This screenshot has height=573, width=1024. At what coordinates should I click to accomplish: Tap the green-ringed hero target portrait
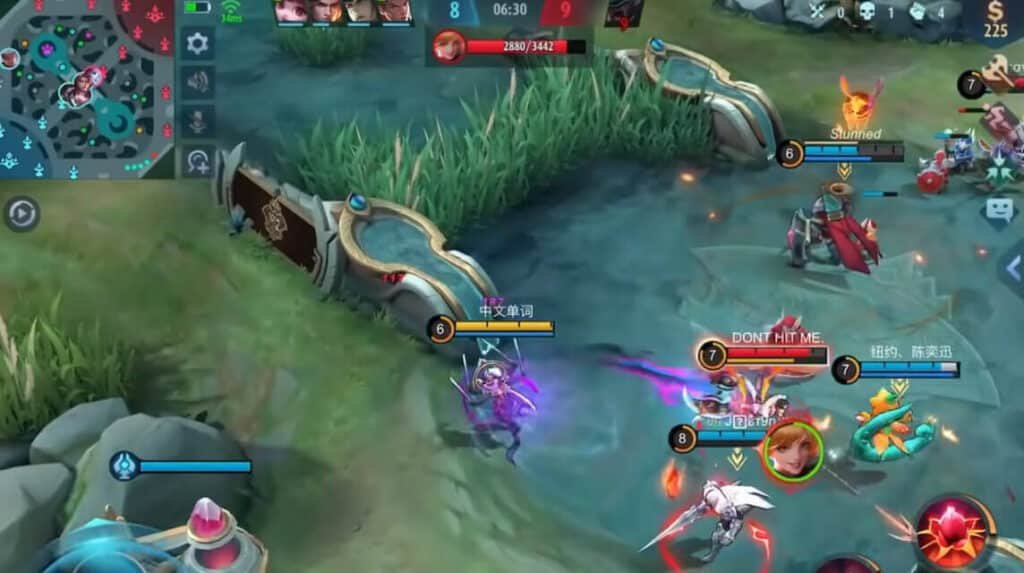pos(793,450)
